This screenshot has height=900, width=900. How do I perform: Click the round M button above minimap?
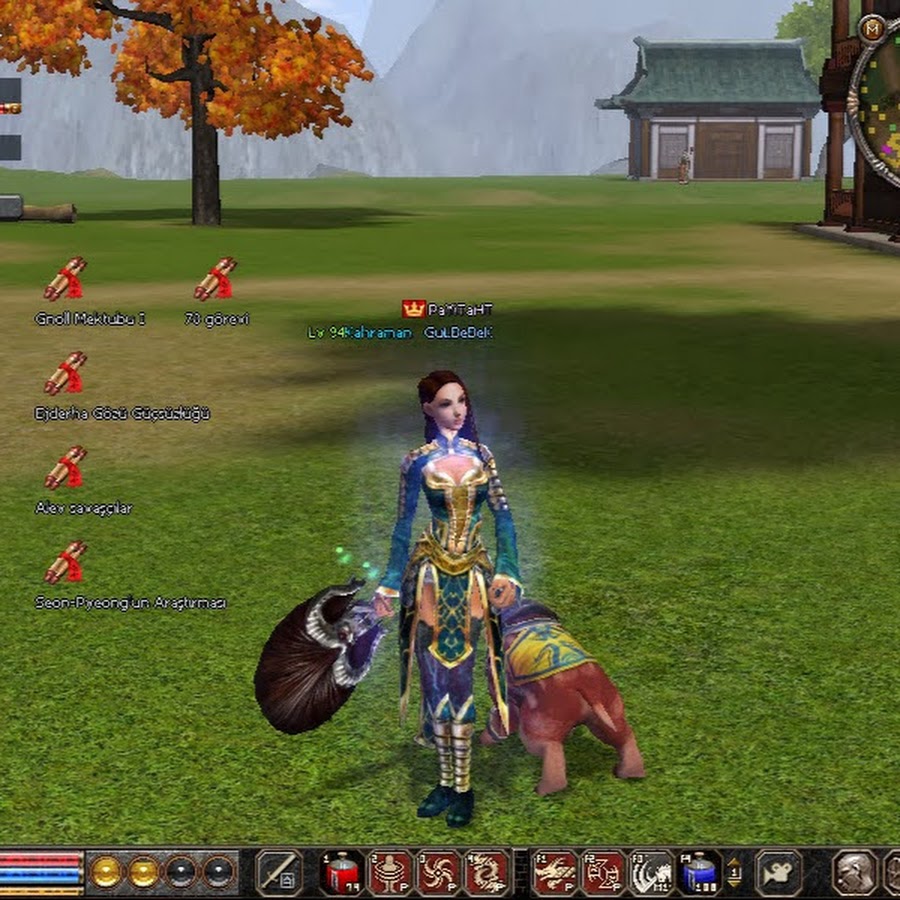click(x=872, y=28)
